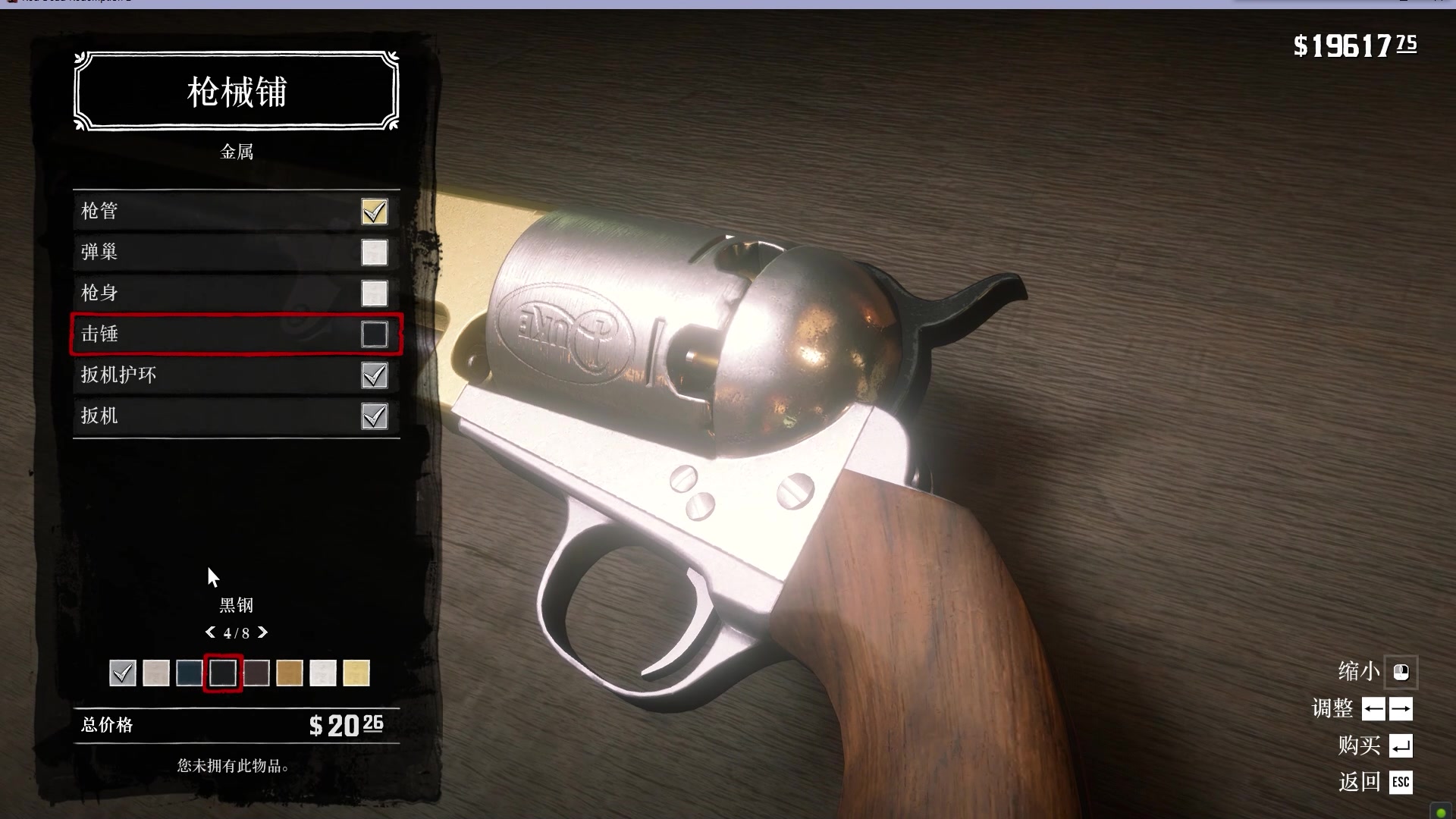The height and width of the screenshot is (819, 1456).
Task: Pick the black steel swatch outlined in red
Action: 223,673
